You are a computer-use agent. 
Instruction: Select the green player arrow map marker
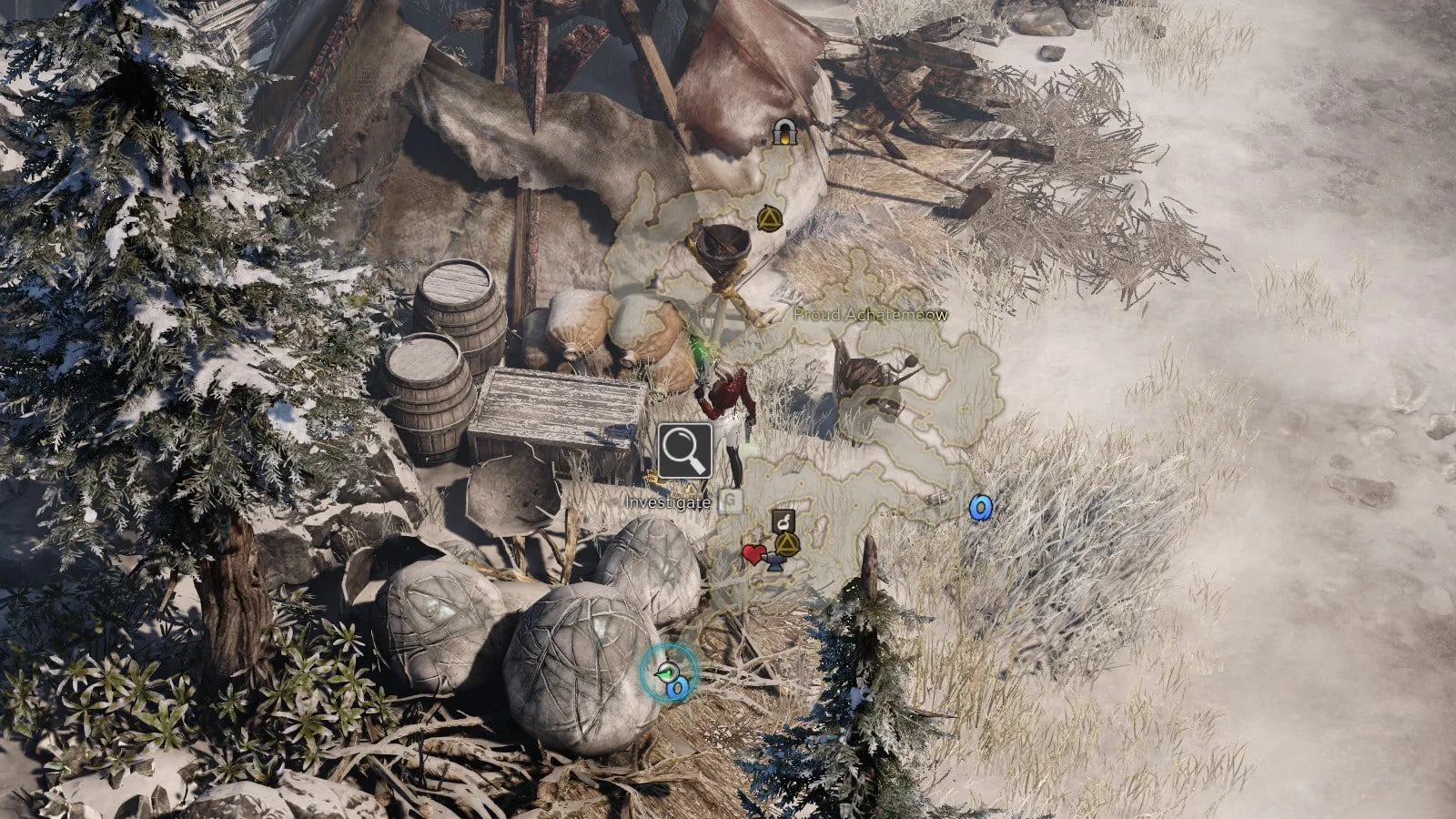point(667,672)
